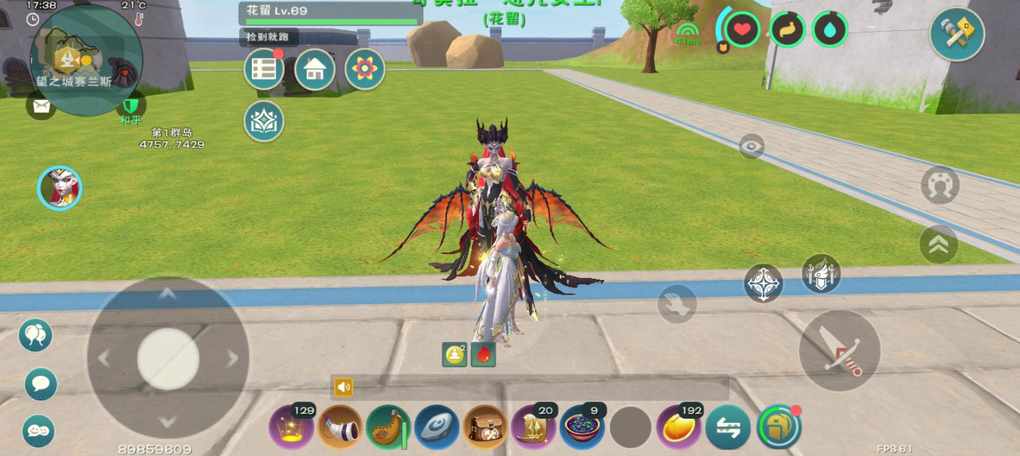The width and height of the screenshot is (1020, 456).
Task: Use the horn item in hotbar
Action: click(340, 427)
